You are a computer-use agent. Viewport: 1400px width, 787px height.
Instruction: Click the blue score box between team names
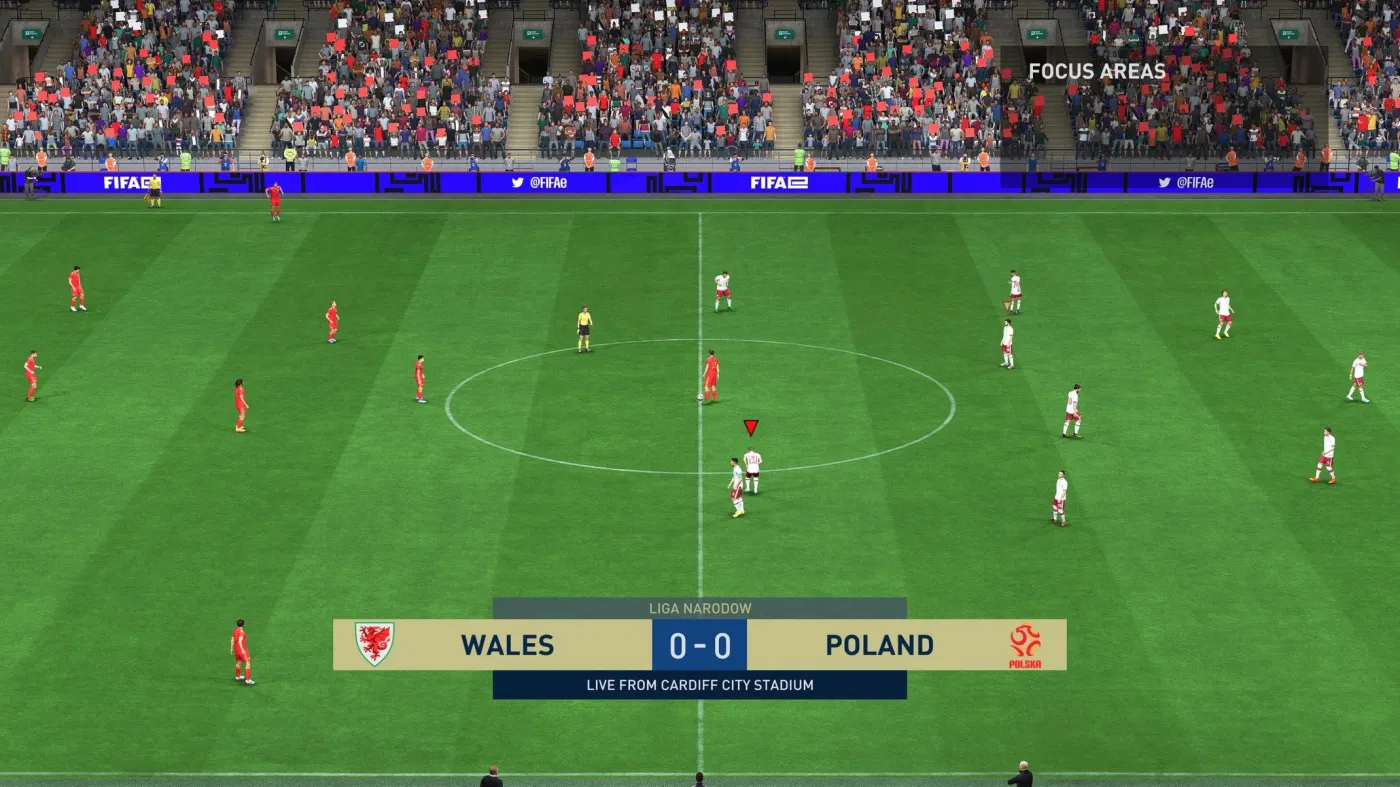point(700,645)
